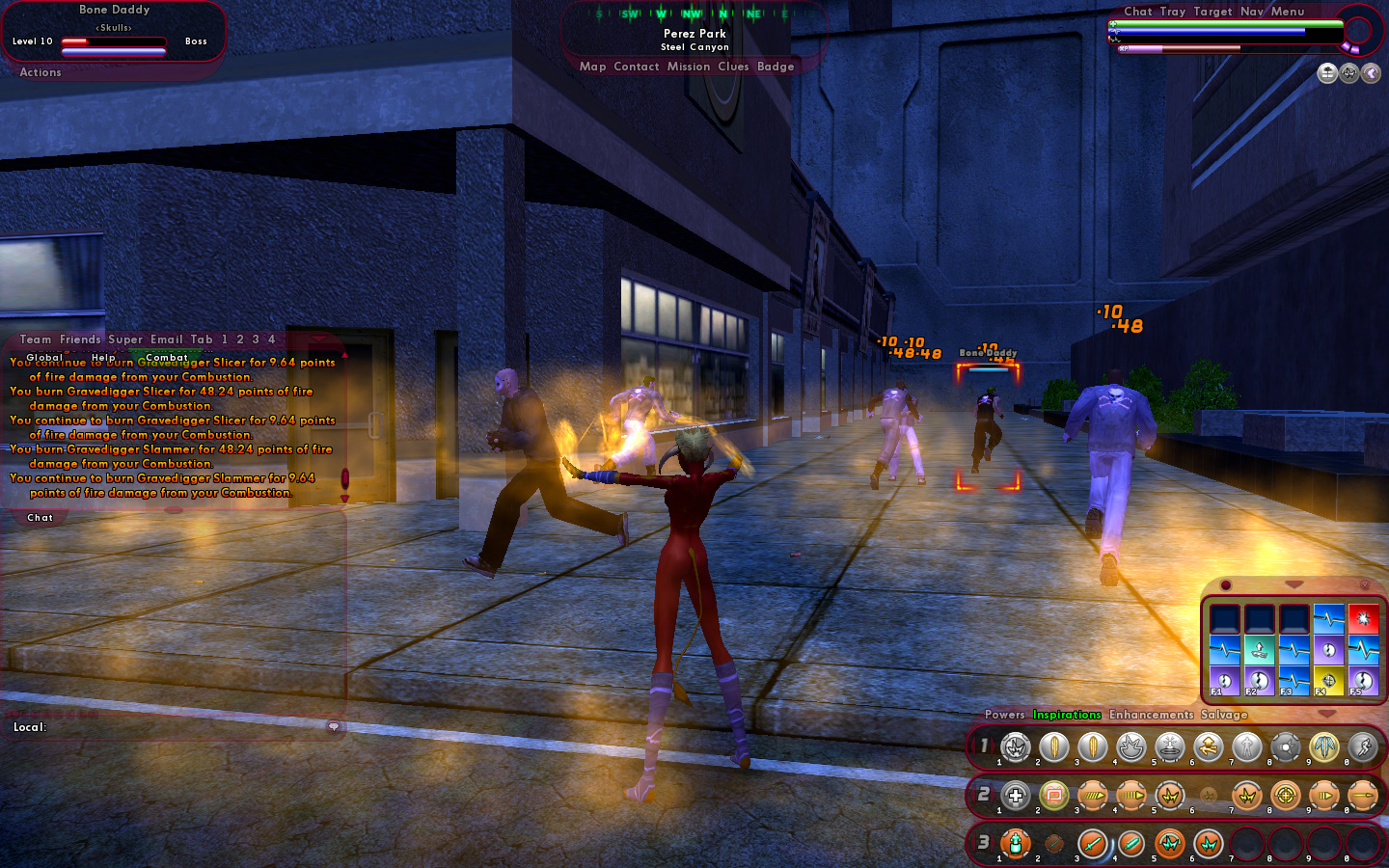Toggle the Tray window button
The width and height of the screenshot is (1389, 868).
[1172, 12]
